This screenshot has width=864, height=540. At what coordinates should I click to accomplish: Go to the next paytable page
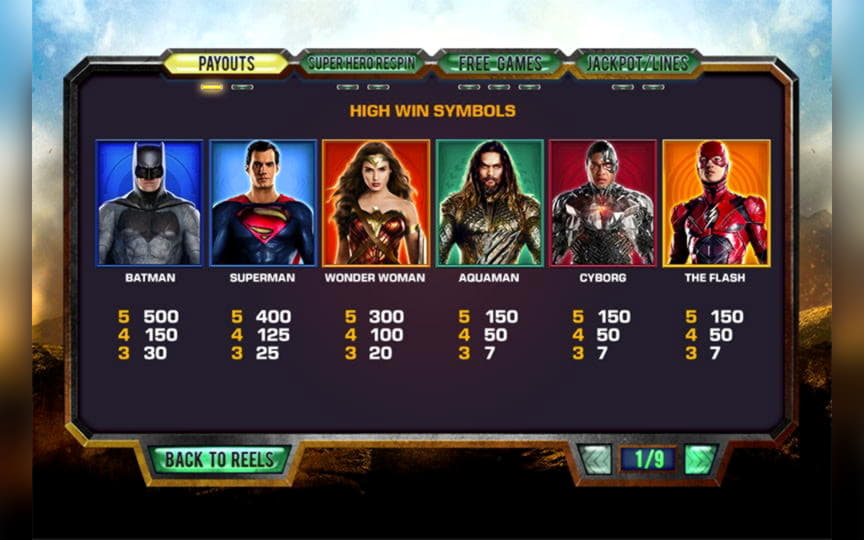(x=700, y=459)
